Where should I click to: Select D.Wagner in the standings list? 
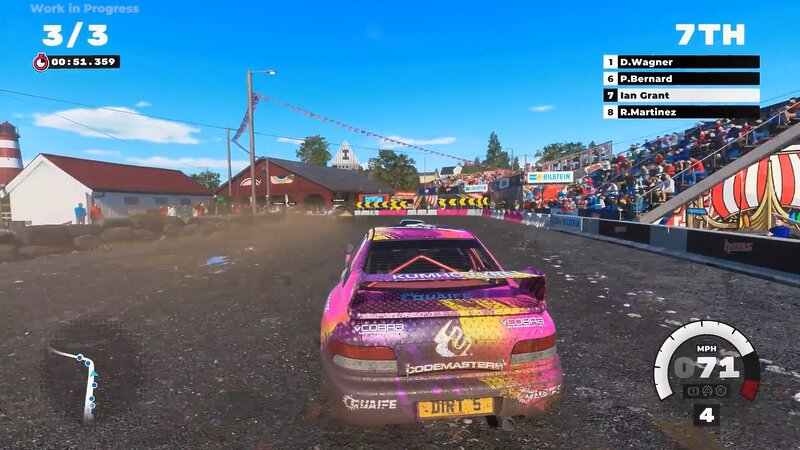[x=681, y=62]
